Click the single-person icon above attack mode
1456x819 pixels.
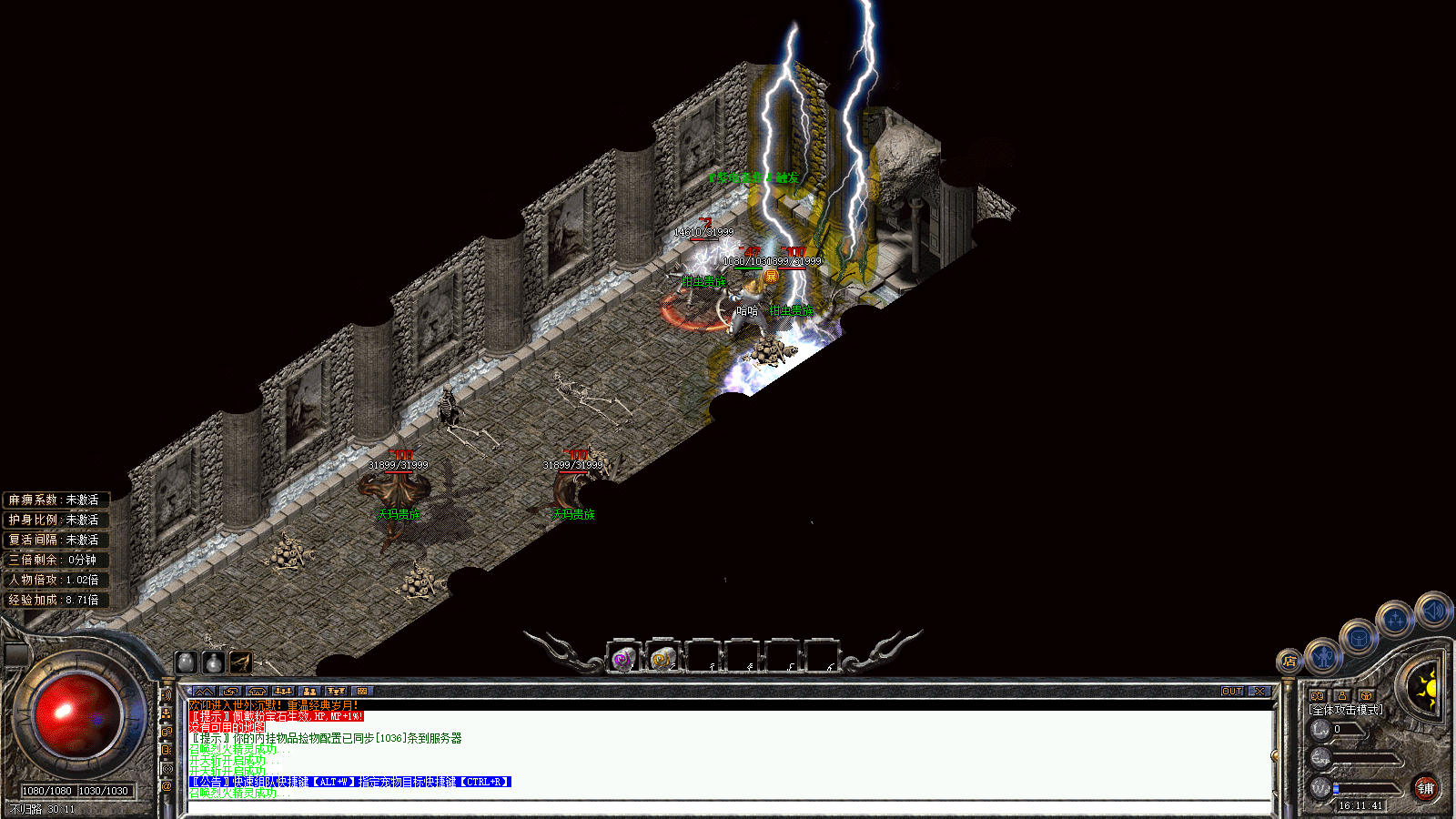click(x=1341, y=695)
